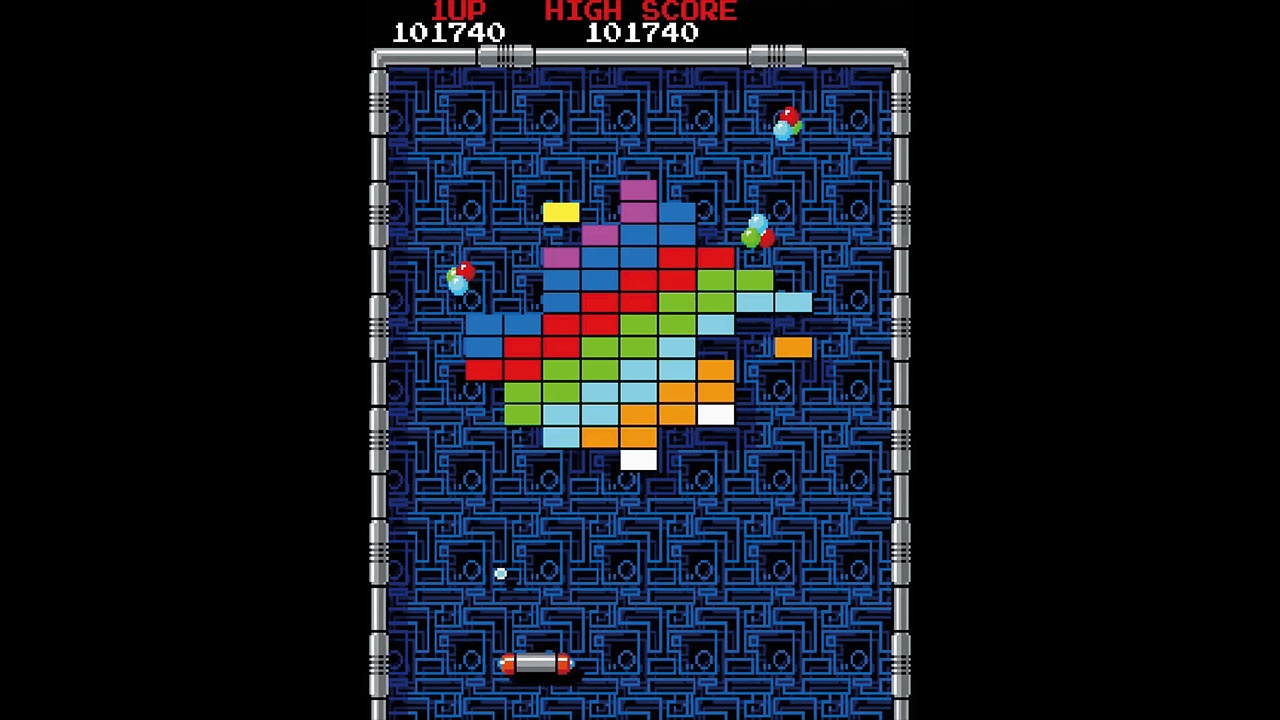Click the enemy left of the brick formation
1280x720 pixels.
(461, 278)
